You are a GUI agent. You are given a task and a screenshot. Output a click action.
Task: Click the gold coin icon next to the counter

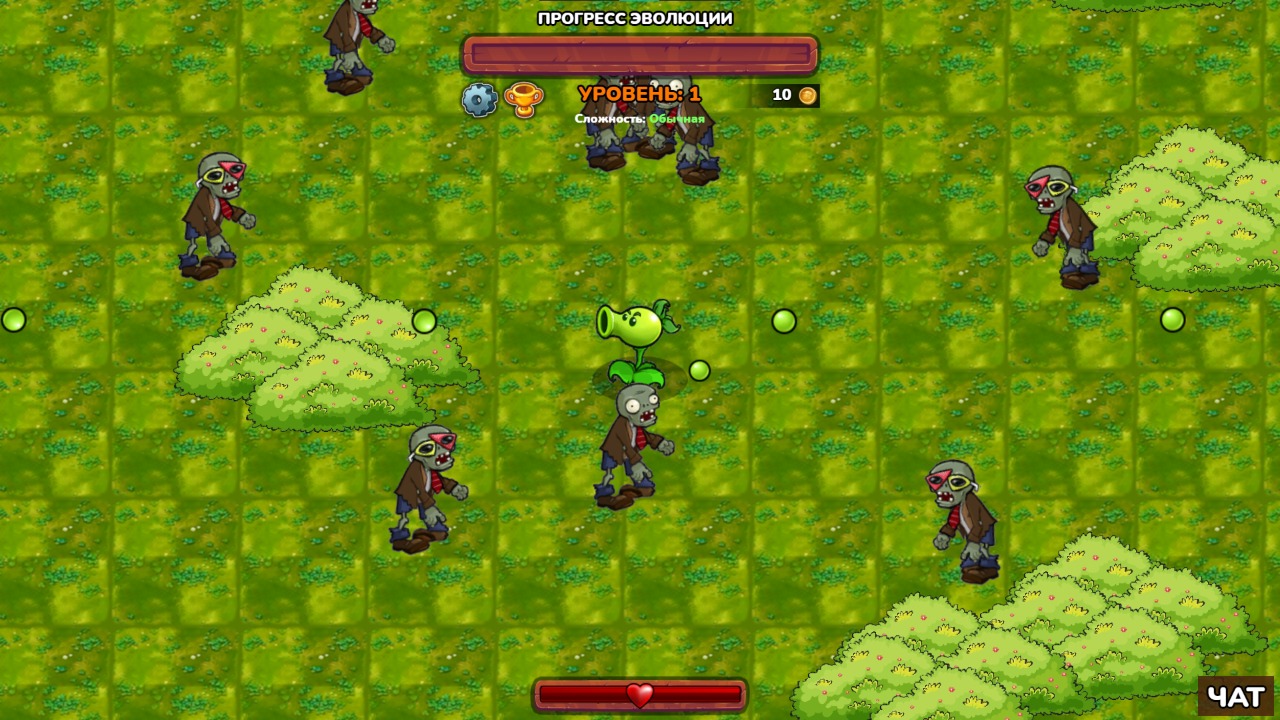(806, 96)
